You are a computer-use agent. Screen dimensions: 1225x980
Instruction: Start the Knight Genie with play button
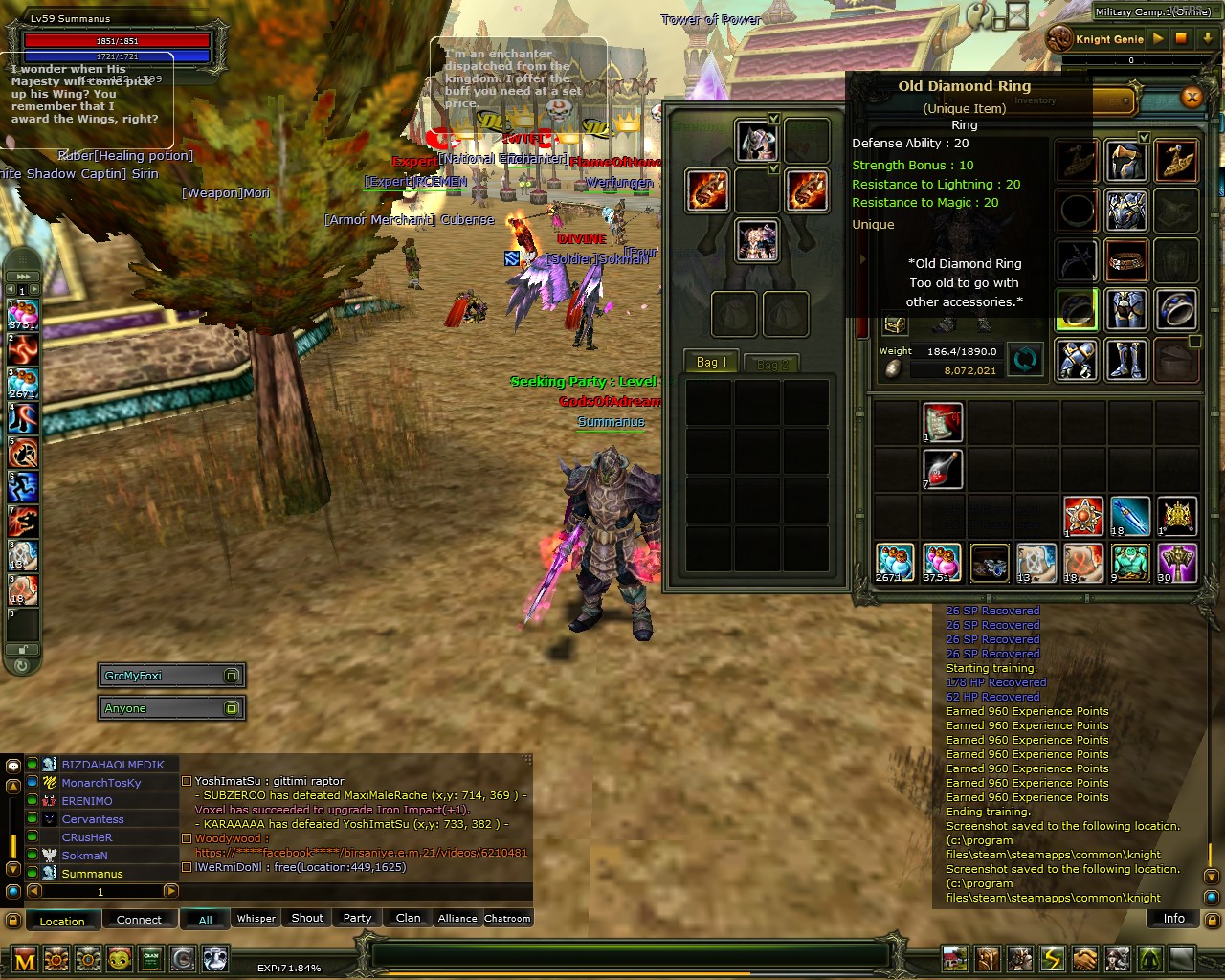coord(1158,39)
